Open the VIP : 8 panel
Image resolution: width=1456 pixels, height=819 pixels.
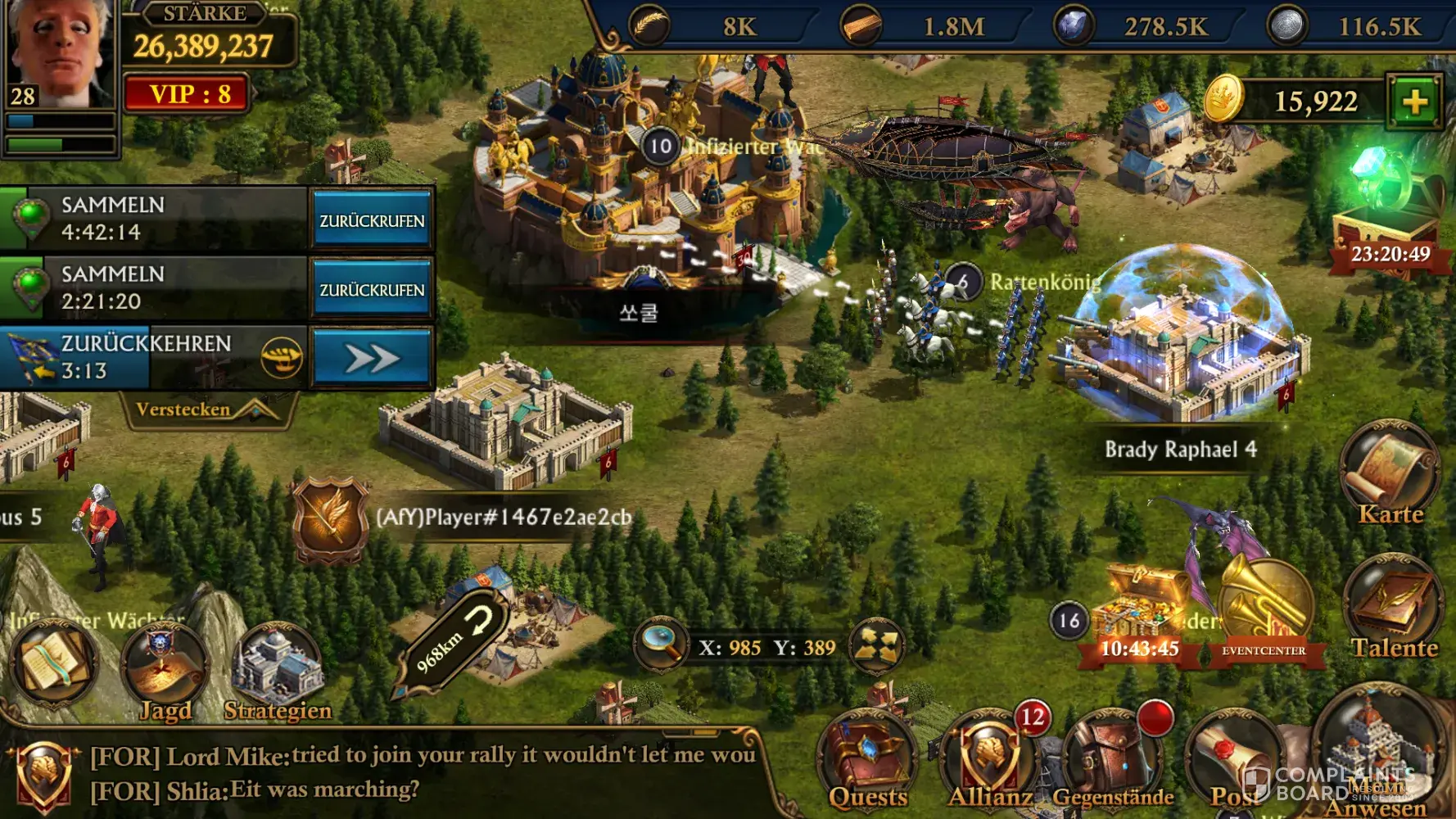[188, 94]
